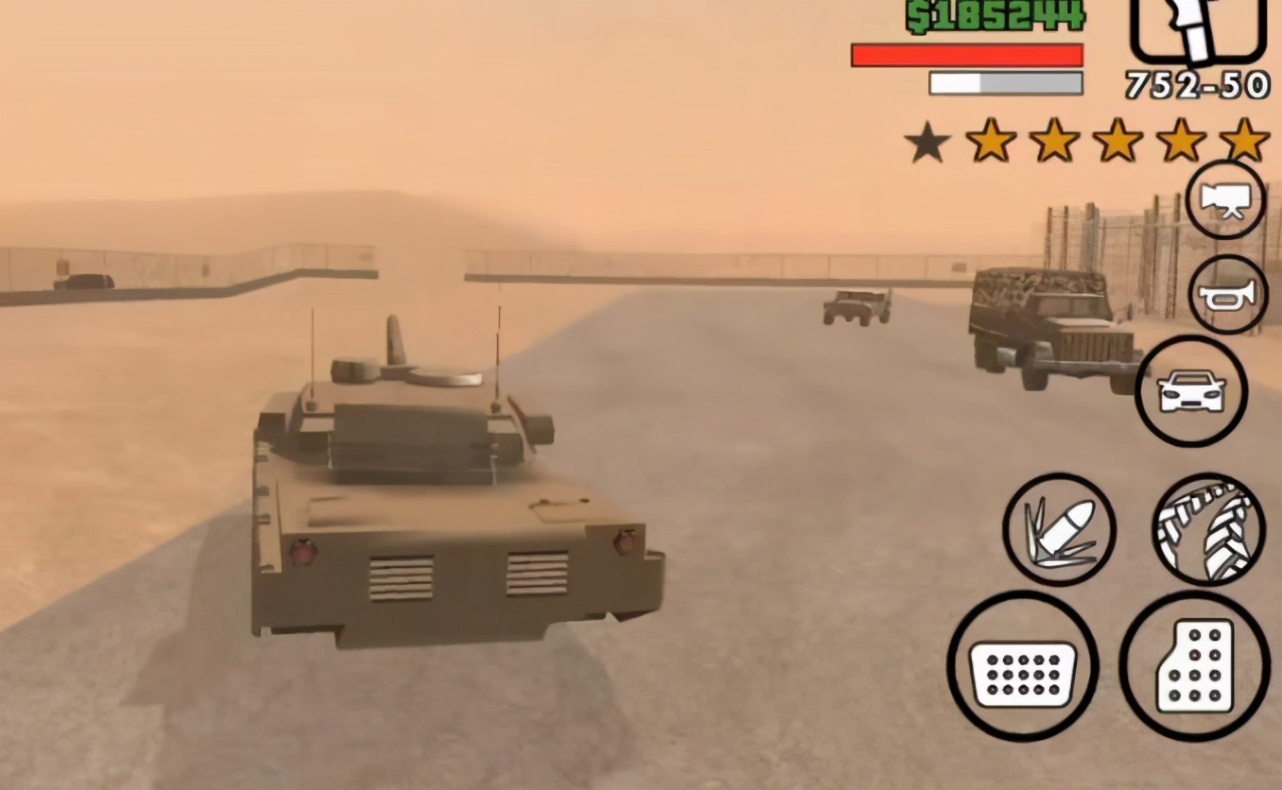The width and height of the screenshot is (1282, 790).
Task: Tap the fire cannon bullet icon
Action: (1060, 530)
